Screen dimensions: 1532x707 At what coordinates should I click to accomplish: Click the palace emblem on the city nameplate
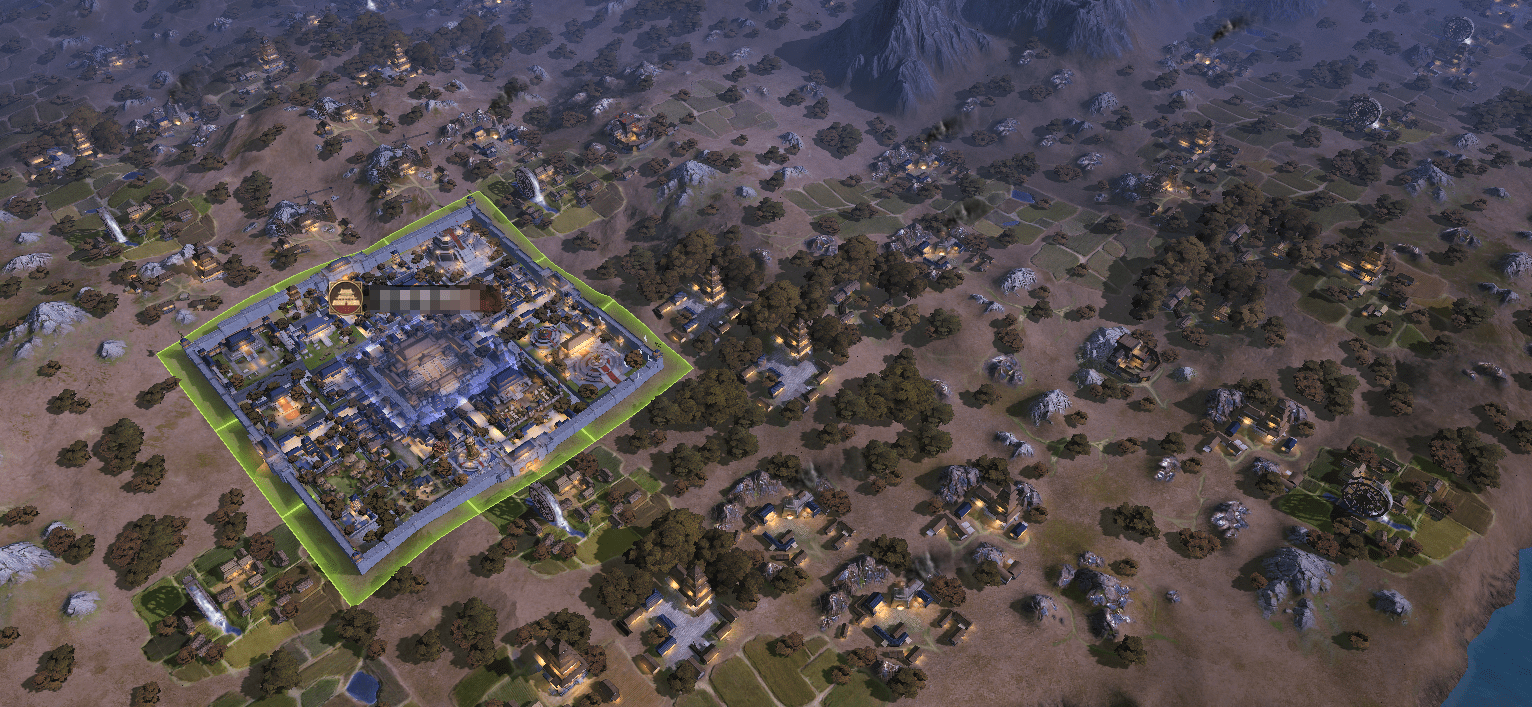[345, 298]
